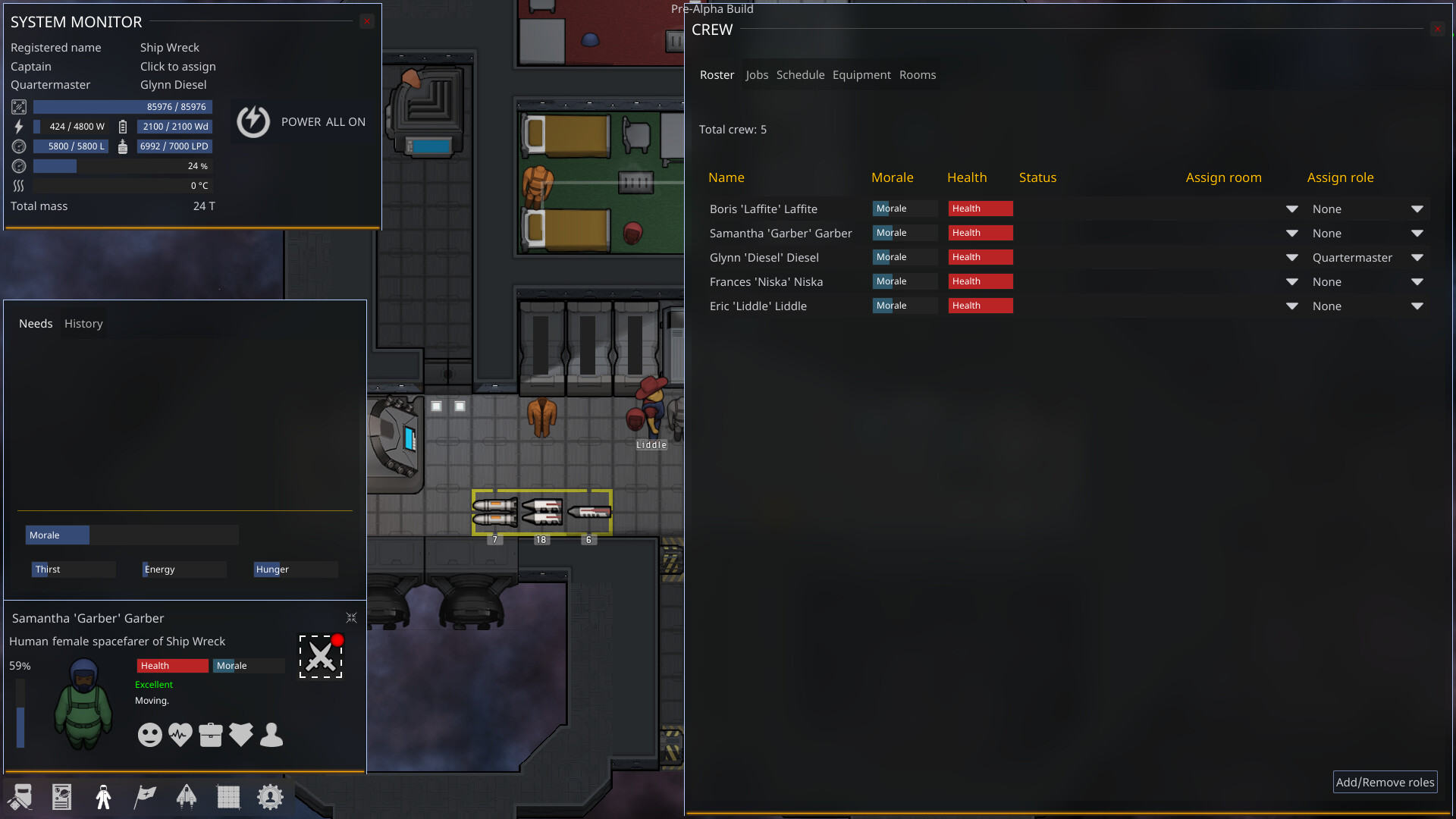Click the flag faction icon in the toolbar
This screenshot has height=819, width=1456.
tap(145, 796)
